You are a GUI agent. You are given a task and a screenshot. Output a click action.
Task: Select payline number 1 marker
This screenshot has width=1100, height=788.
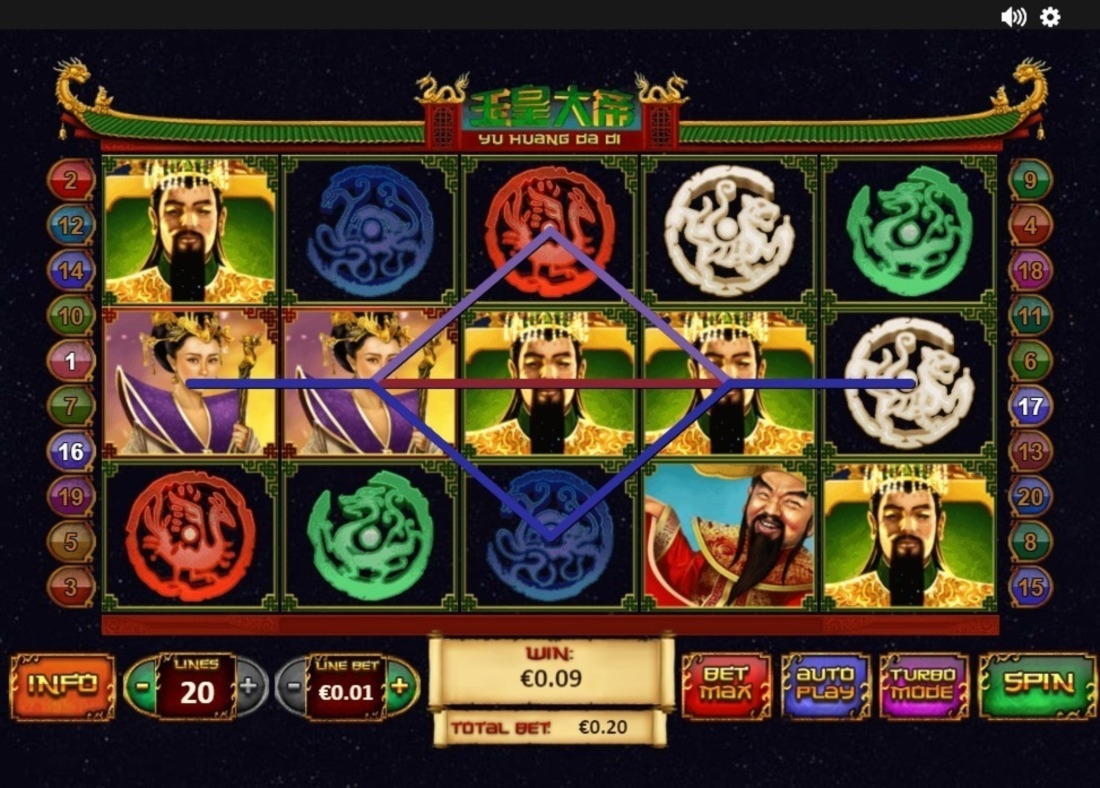click(x=71, y=361)
